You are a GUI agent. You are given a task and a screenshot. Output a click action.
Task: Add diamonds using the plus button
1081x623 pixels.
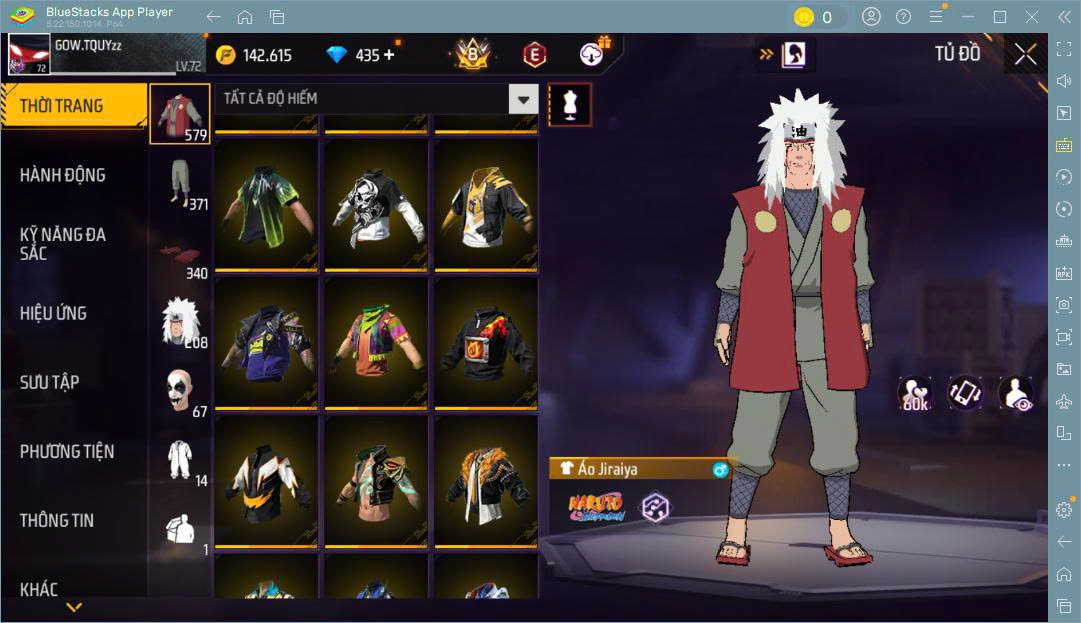389,55
